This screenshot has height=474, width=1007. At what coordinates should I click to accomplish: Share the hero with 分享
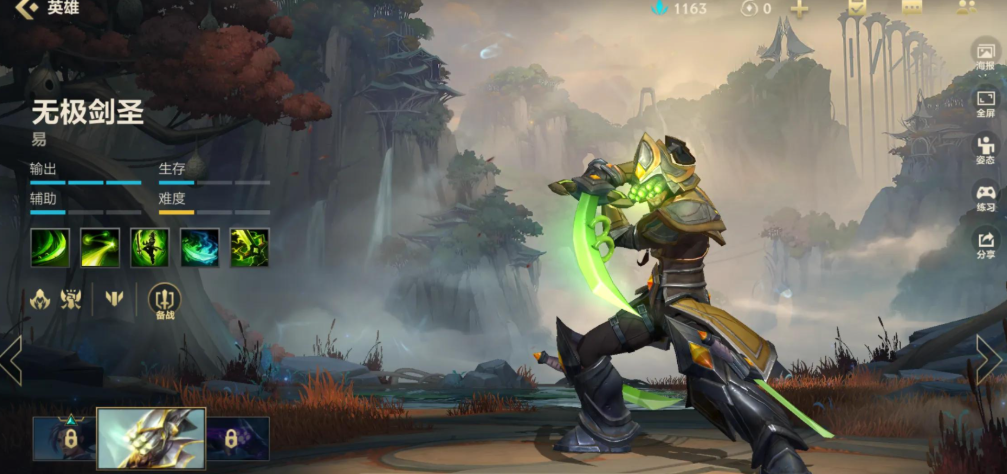pyautogui.click(x=985, y=244)
